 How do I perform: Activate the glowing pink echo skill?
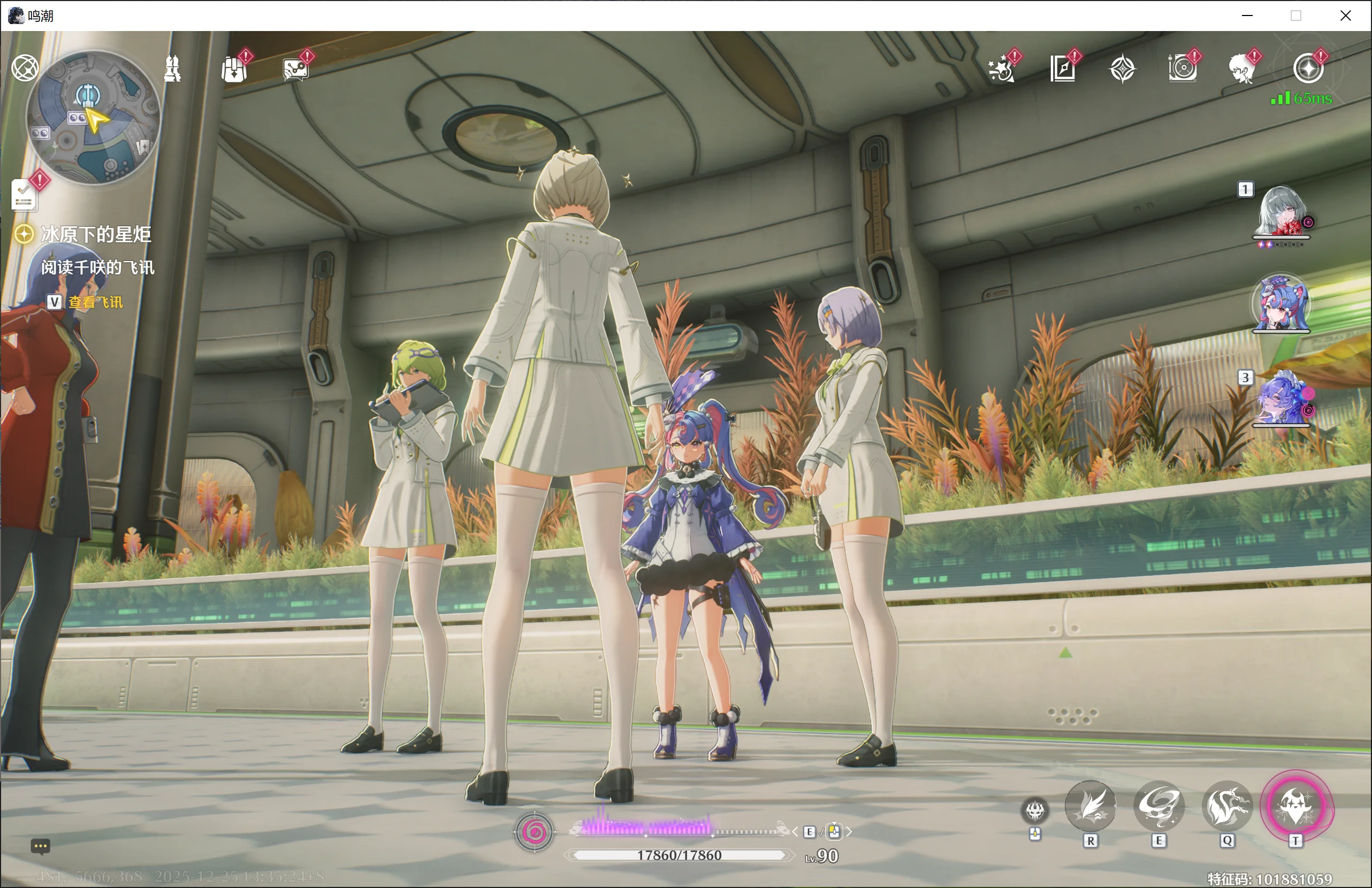tap(1295, 805)
